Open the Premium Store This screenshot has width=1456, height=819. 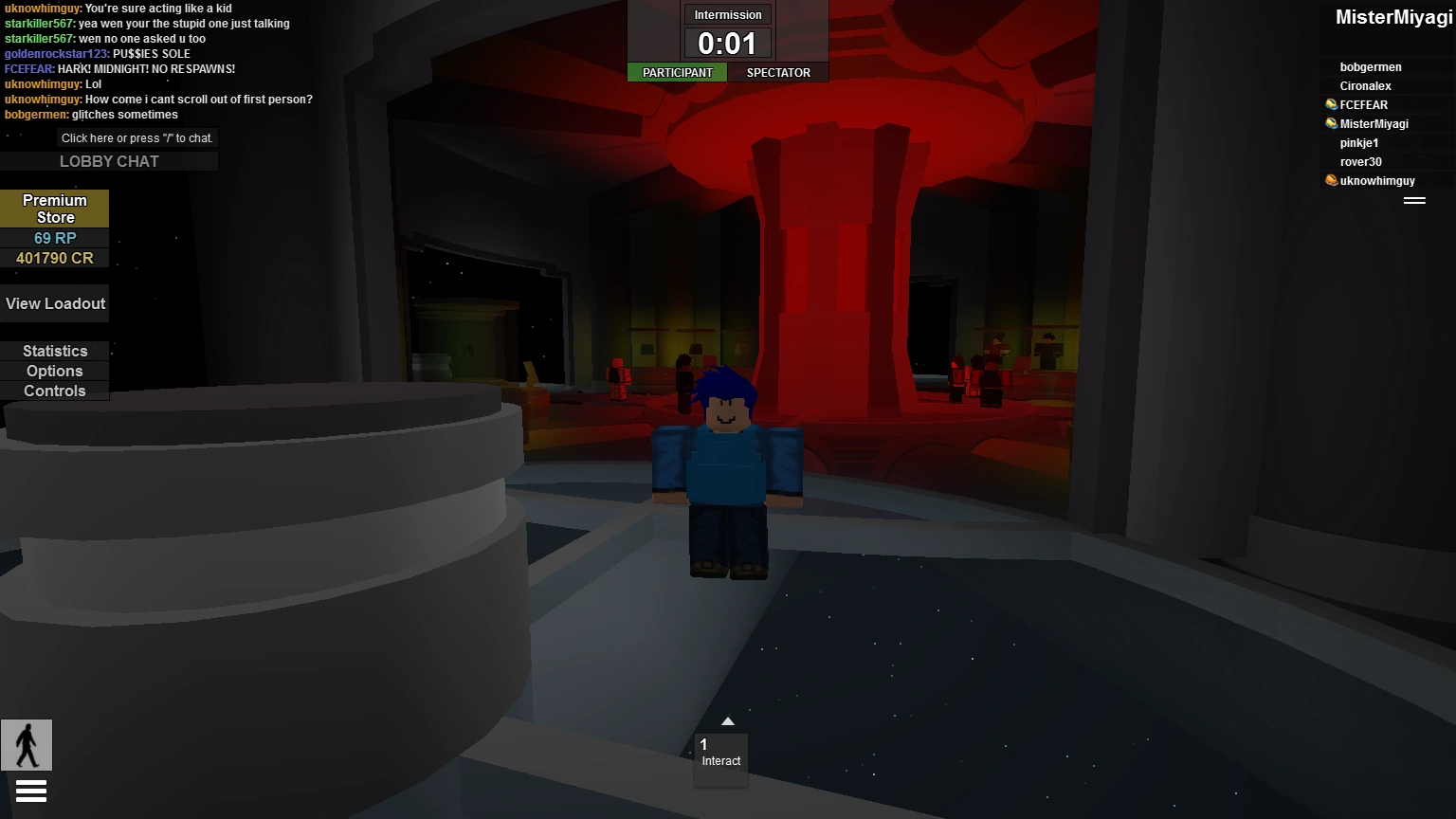(54, 209)
